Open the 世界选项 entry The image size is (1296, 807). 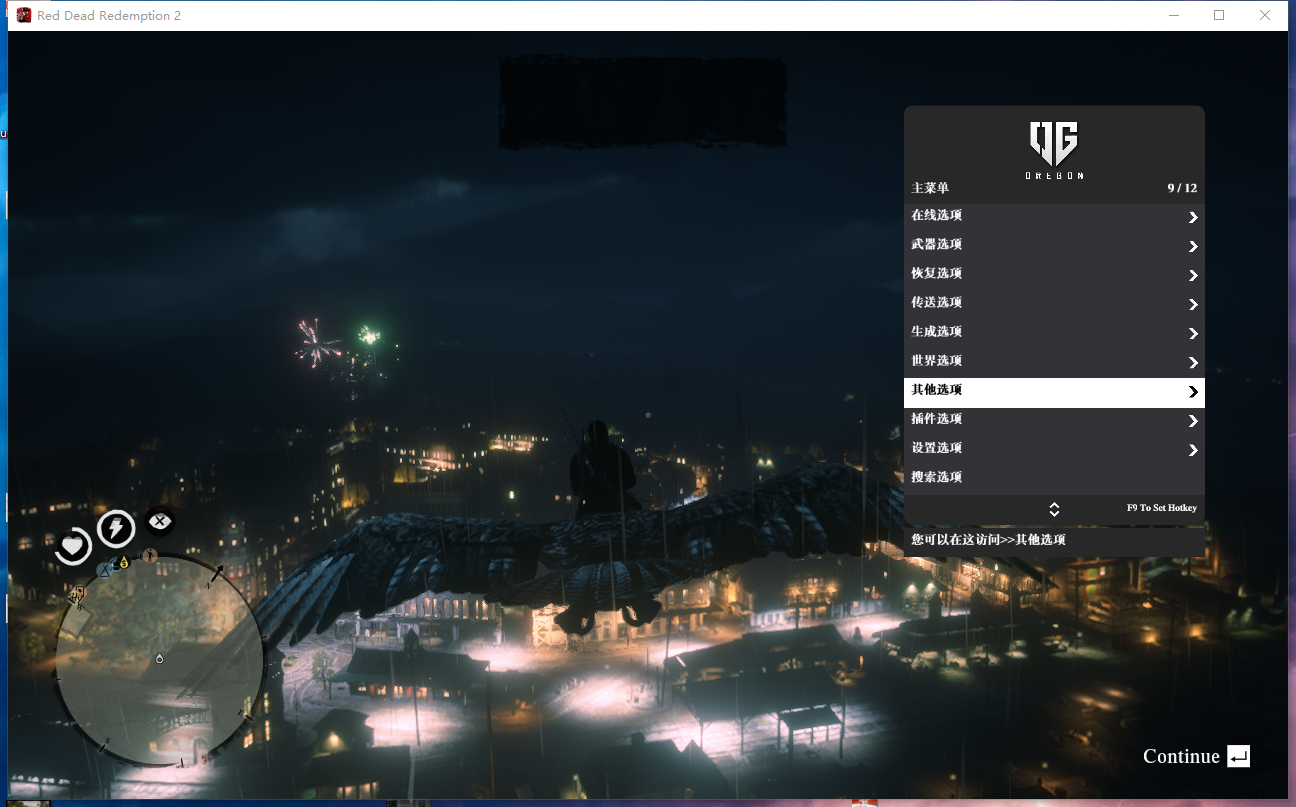pyautogui.click(x=1053, y=362)
